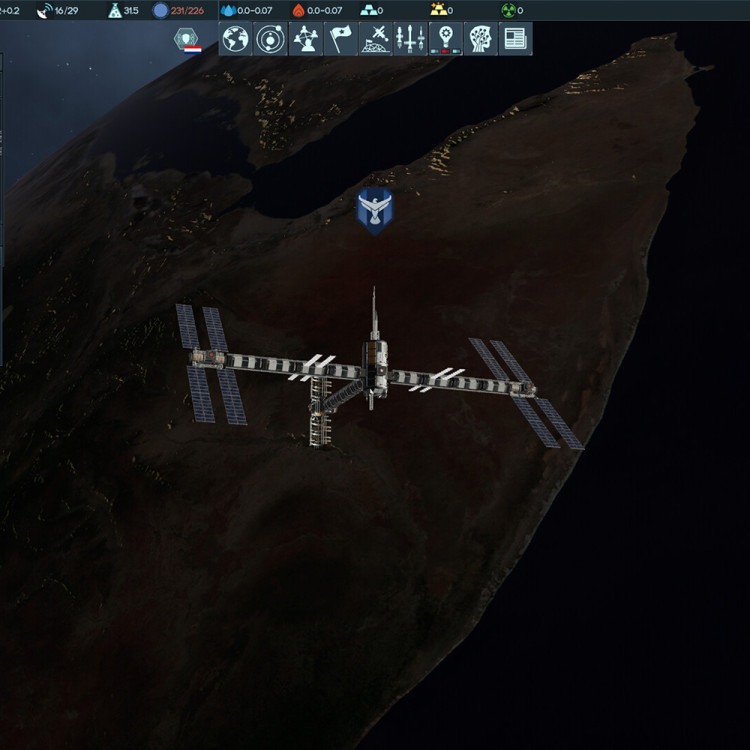Open the space habitats and bases panel
This screenshot has height=750, width=750.
click(x=376, y=39)
